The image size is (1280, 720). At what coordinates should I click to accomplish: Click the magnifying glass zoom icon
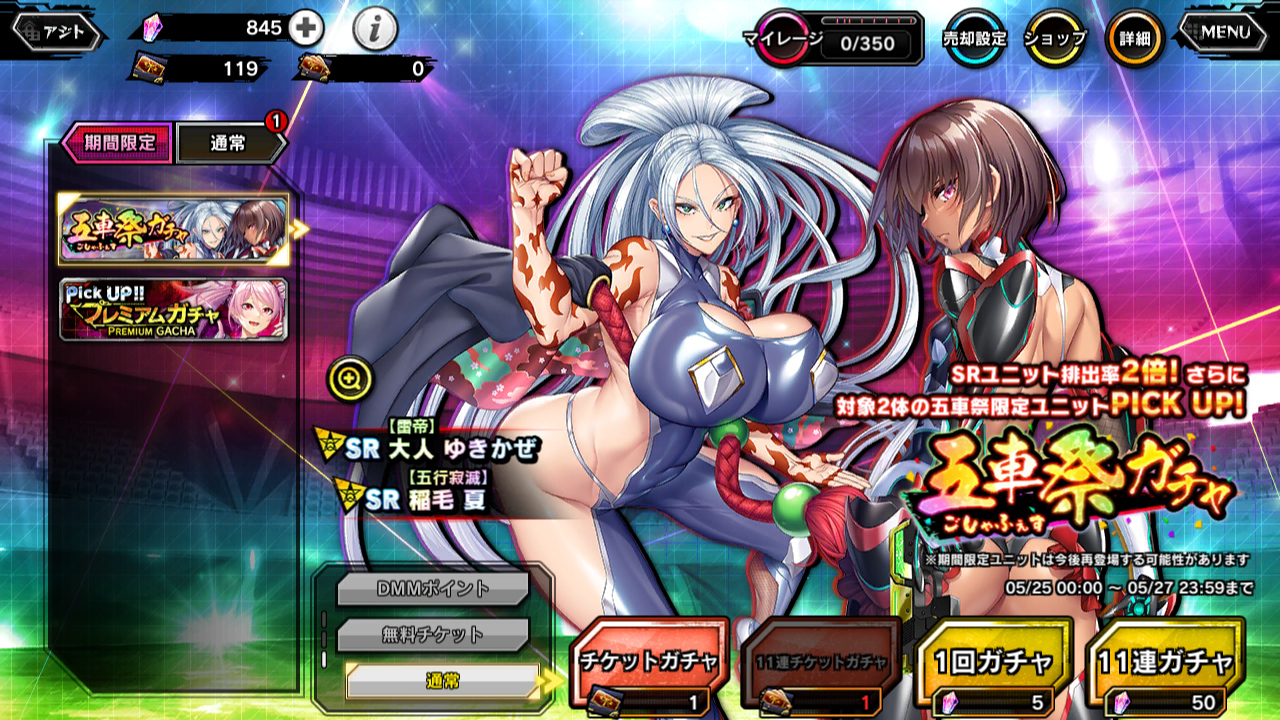pyautogui.click(x=350, y=378)
